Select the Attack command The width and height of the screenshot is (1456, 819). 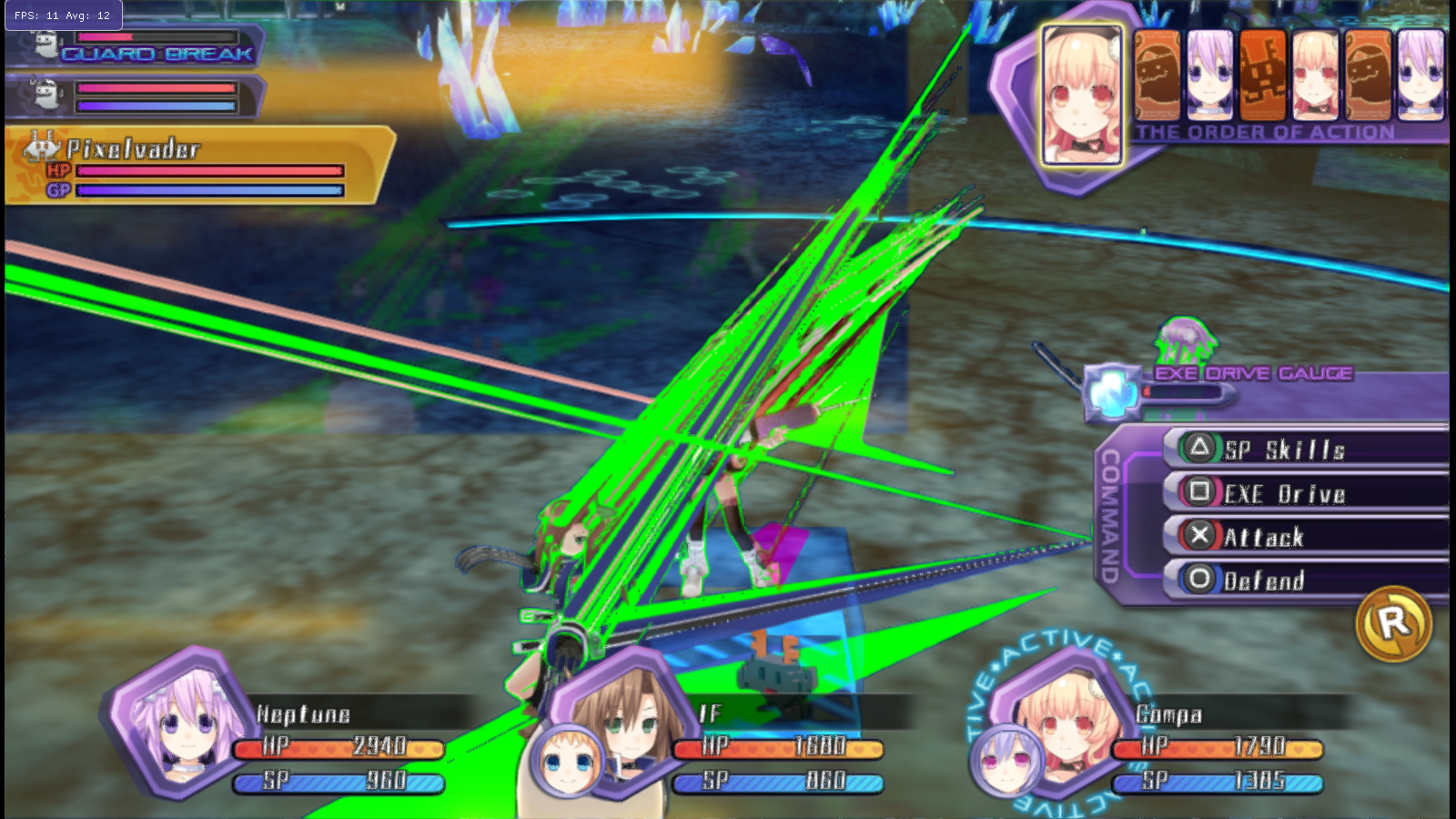pos(1269,536)
